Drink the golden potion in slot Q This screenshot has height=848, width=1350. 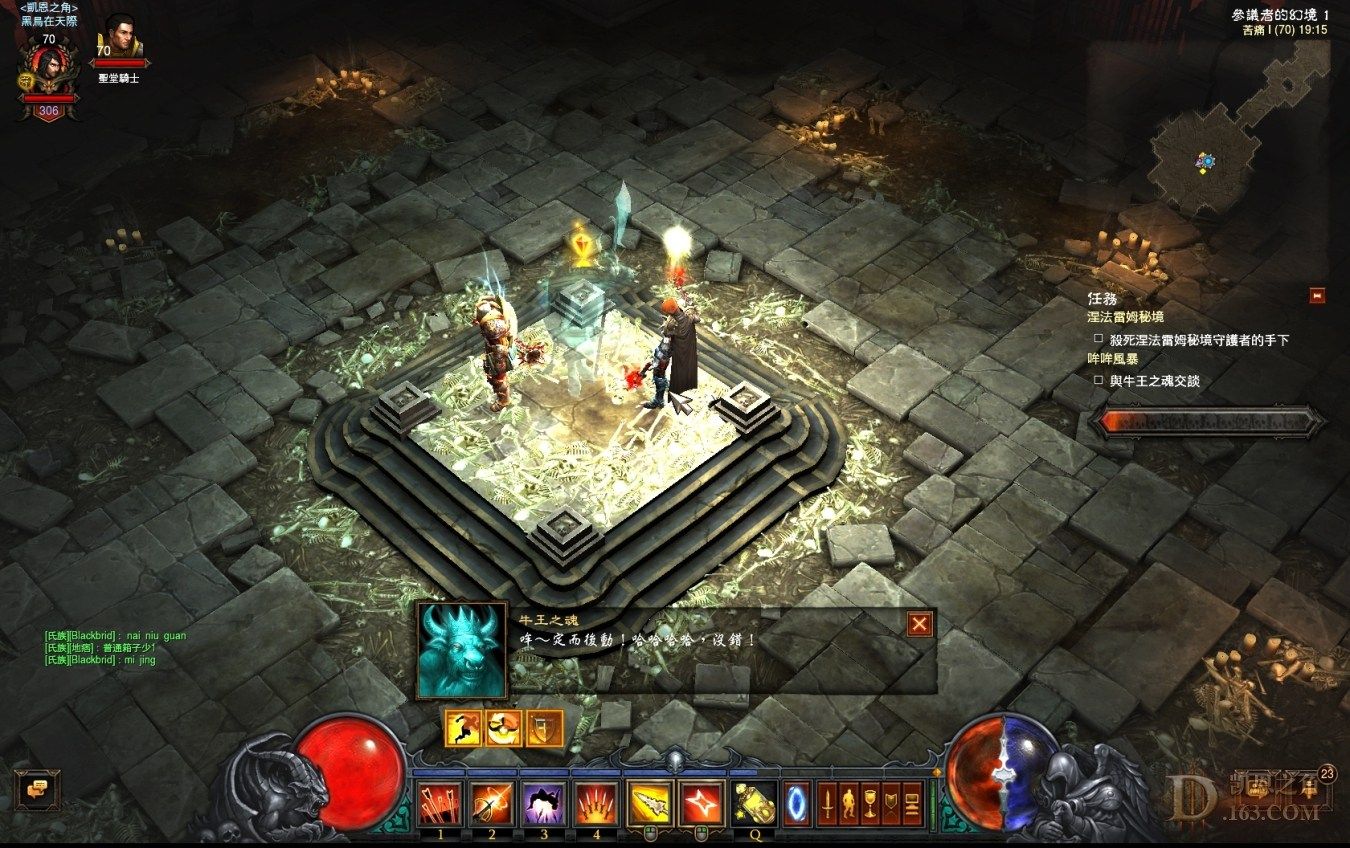point(756,803)
